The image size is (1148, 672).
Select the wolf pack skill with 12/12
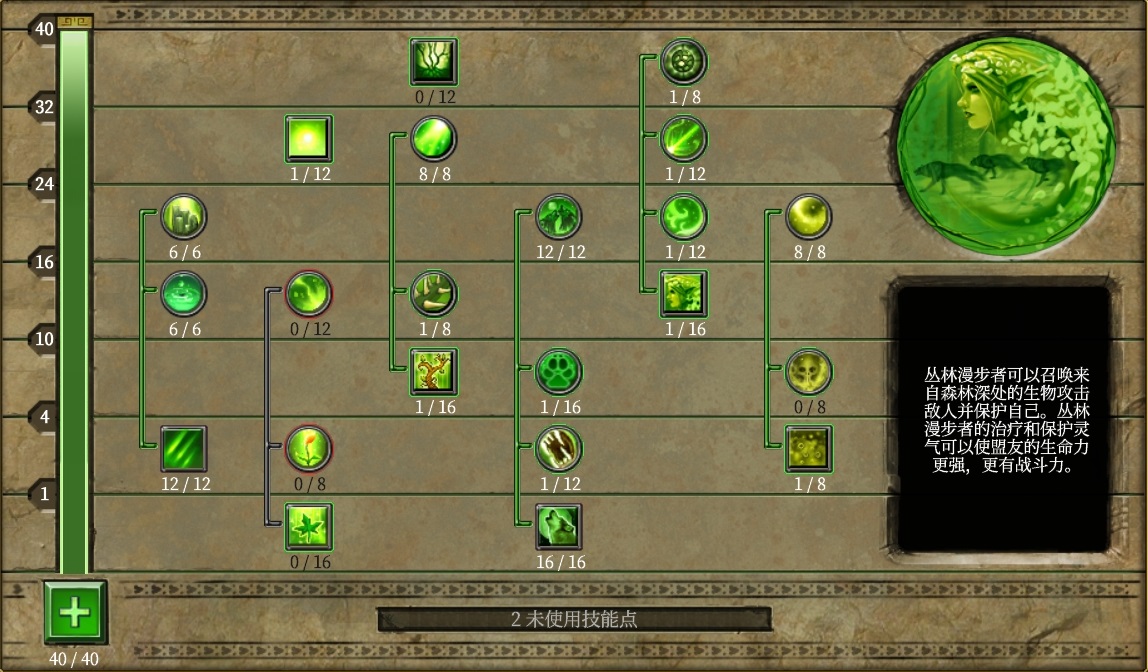pyautogui.click(x=559, y=217)
